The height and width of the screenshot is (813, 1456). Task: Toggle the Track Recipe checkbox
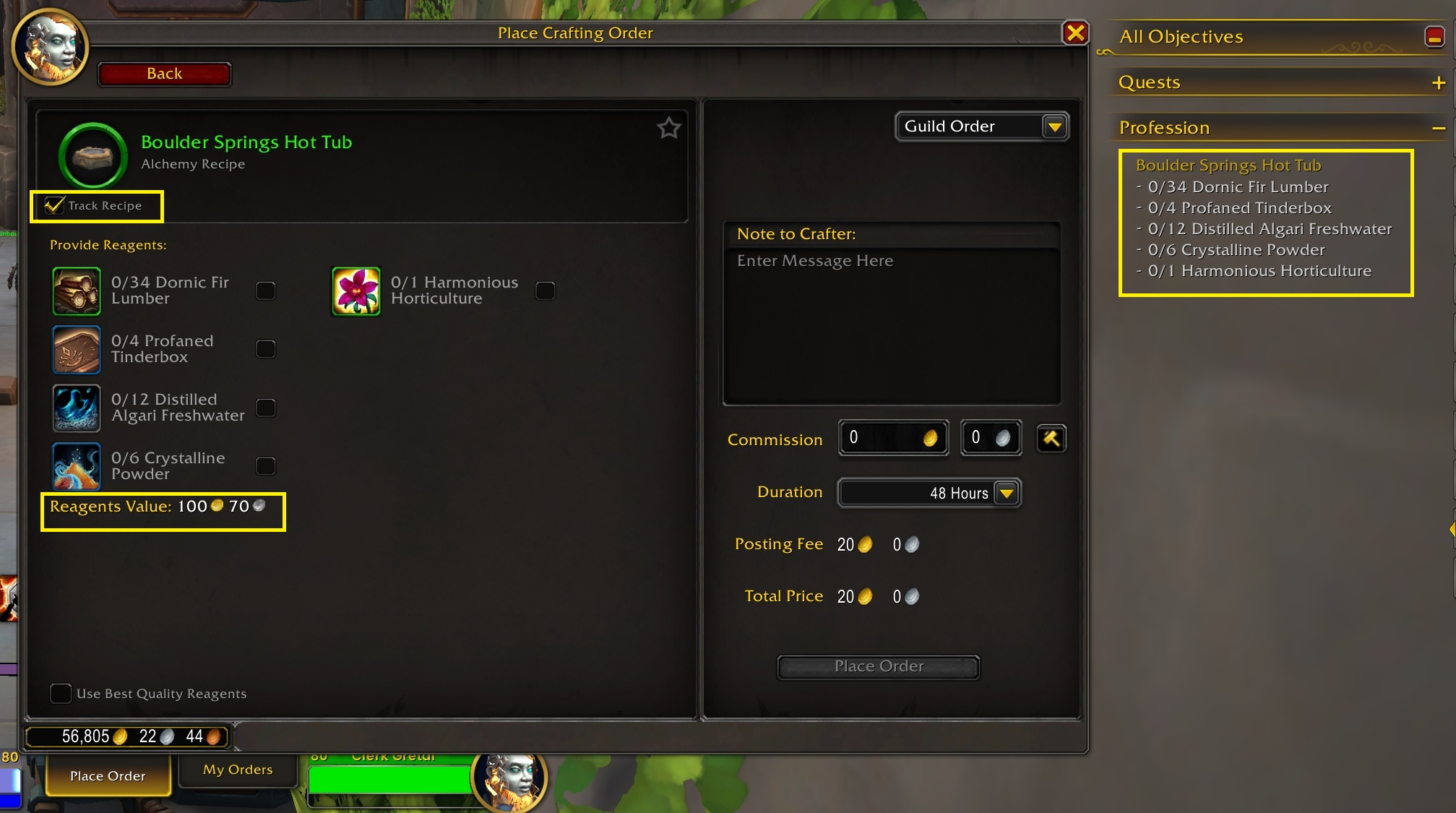pyautogui.click(x=55, y=206)
